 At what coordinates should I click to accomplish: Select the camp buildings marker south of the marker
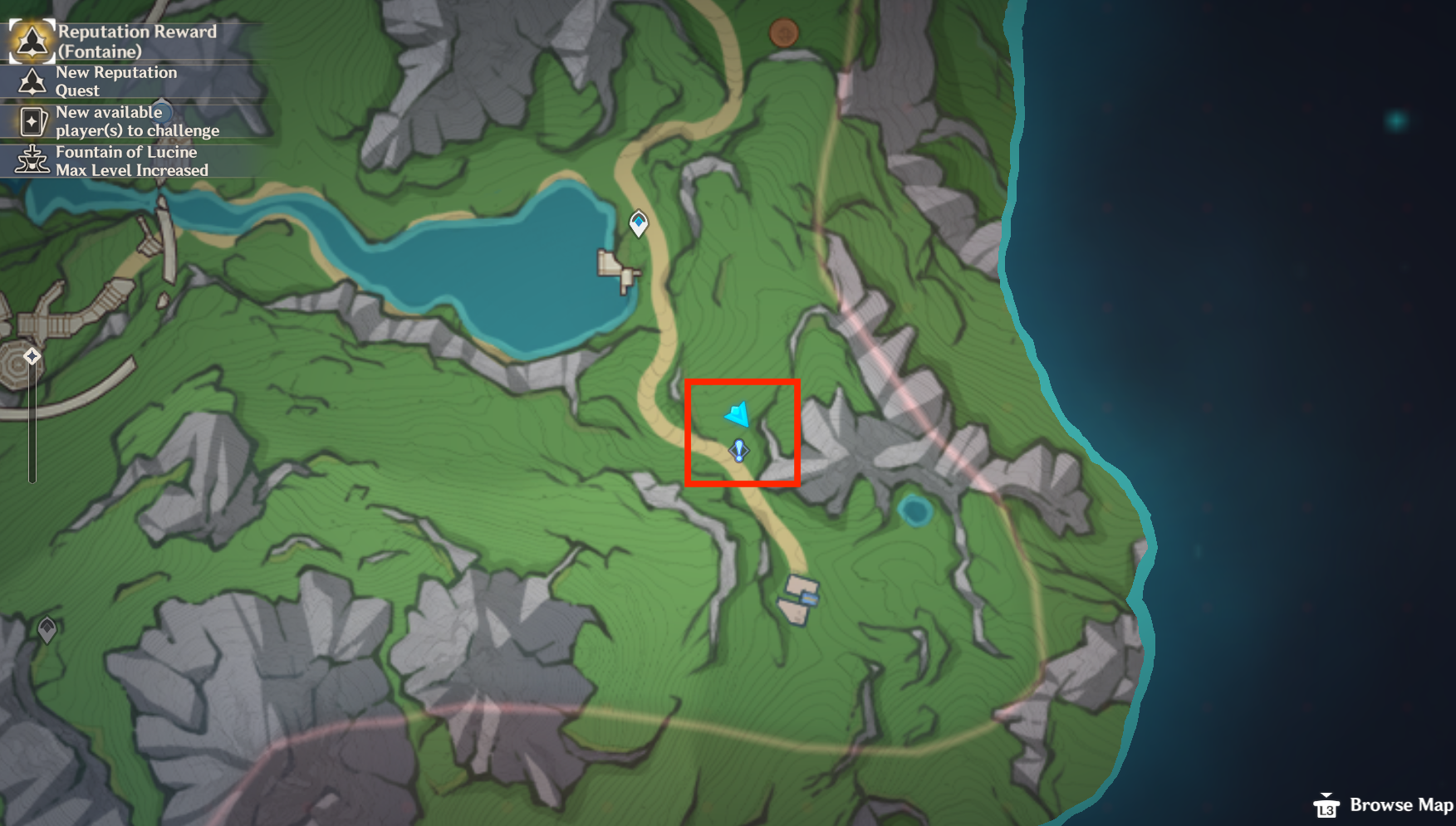(x=799, y=599)
